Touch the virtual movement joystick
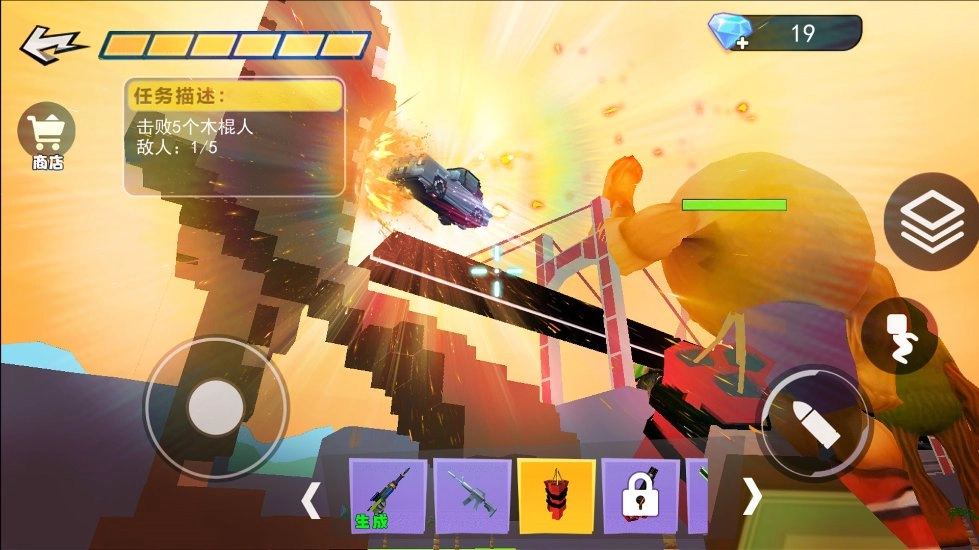The image size is (979, 550). click(x=215, y=408)
